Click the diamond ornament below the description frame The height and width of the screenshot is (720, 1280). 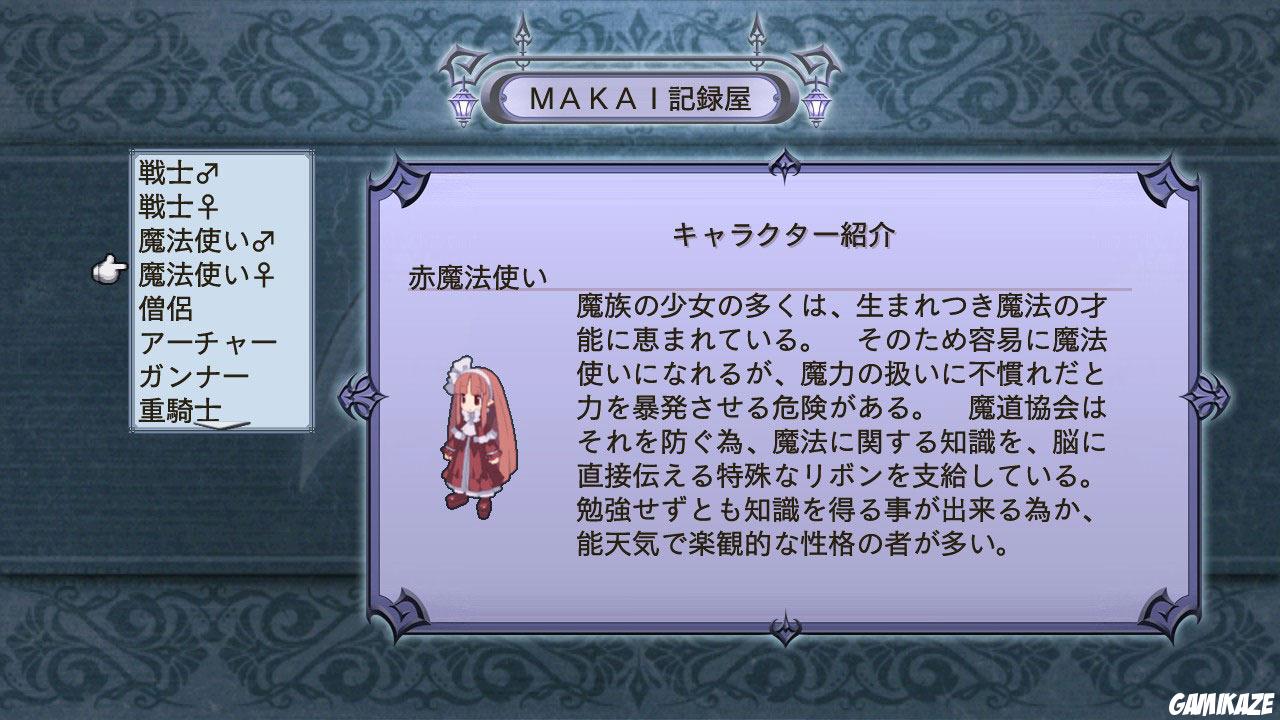point(785,630)
